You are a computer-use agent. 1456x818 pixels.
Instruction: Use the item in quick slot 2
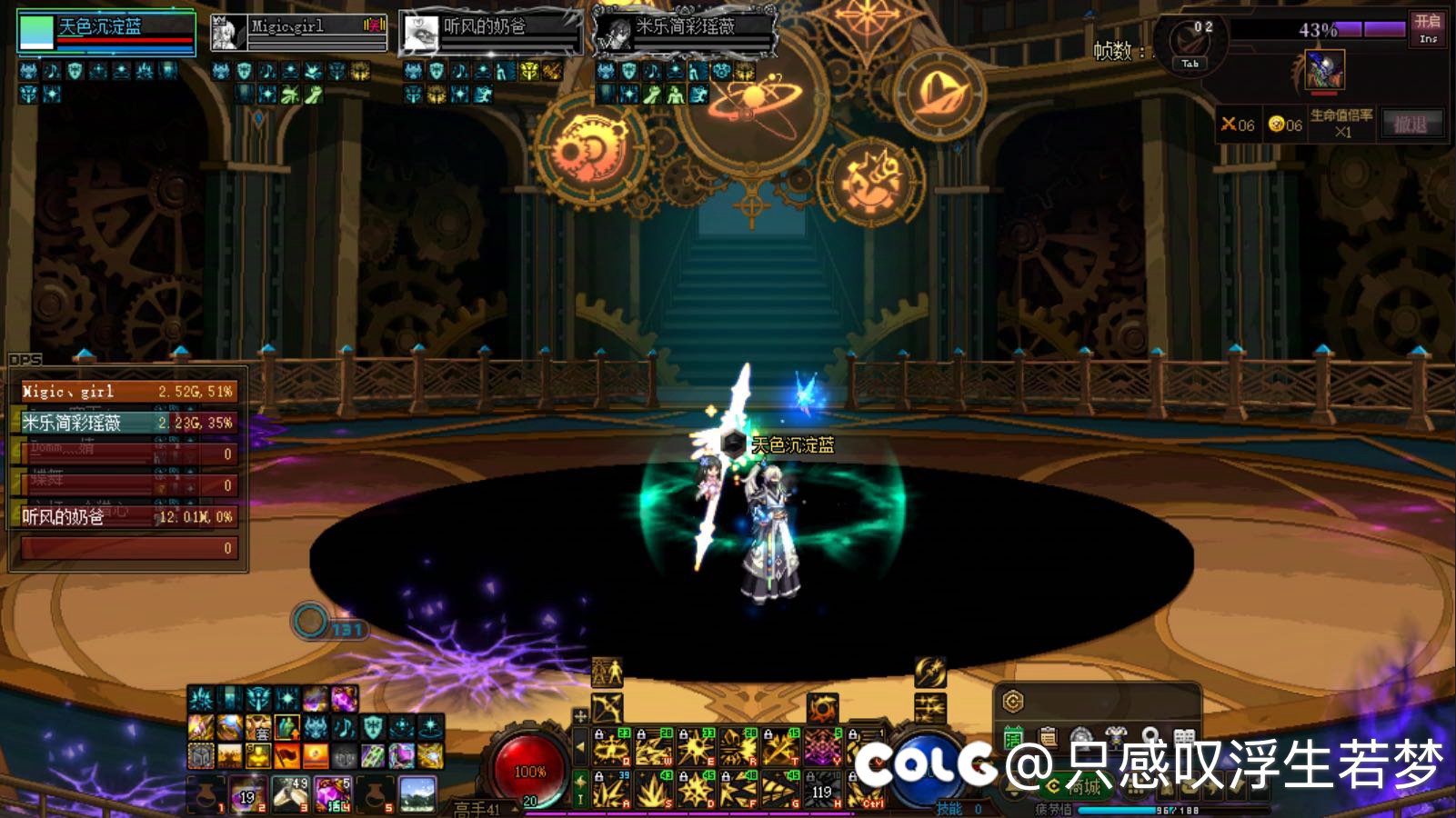tap(246, 794)
